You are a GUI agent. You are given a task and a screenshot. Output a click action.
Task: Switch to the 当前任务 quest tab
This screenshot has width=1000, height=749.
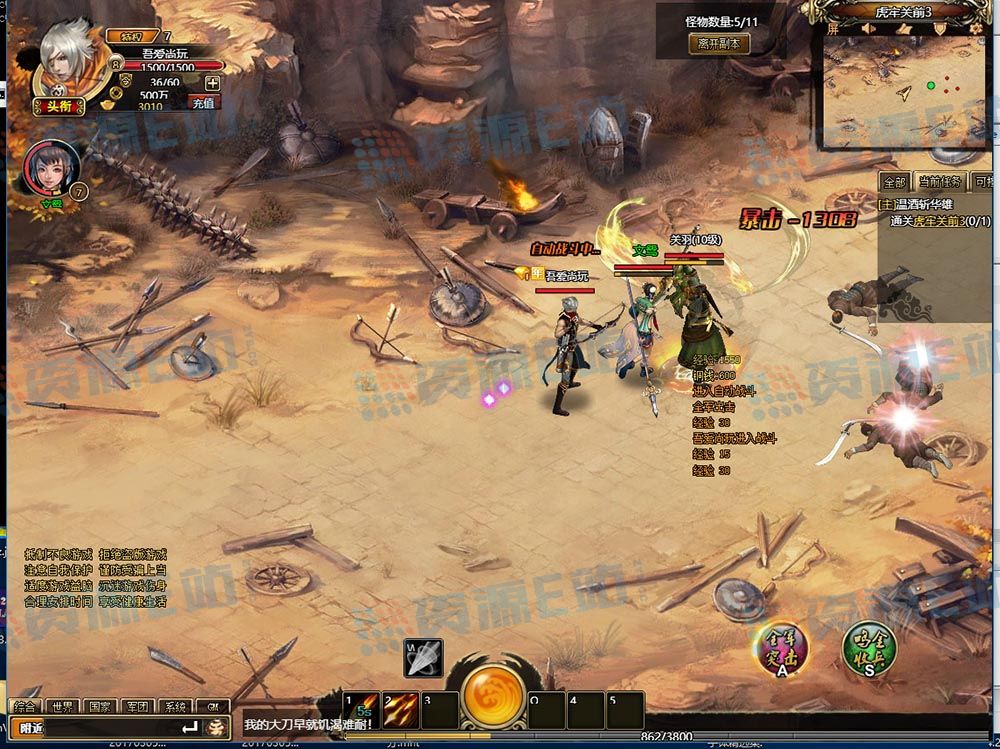pyautogui.click(x=938, y=182)
